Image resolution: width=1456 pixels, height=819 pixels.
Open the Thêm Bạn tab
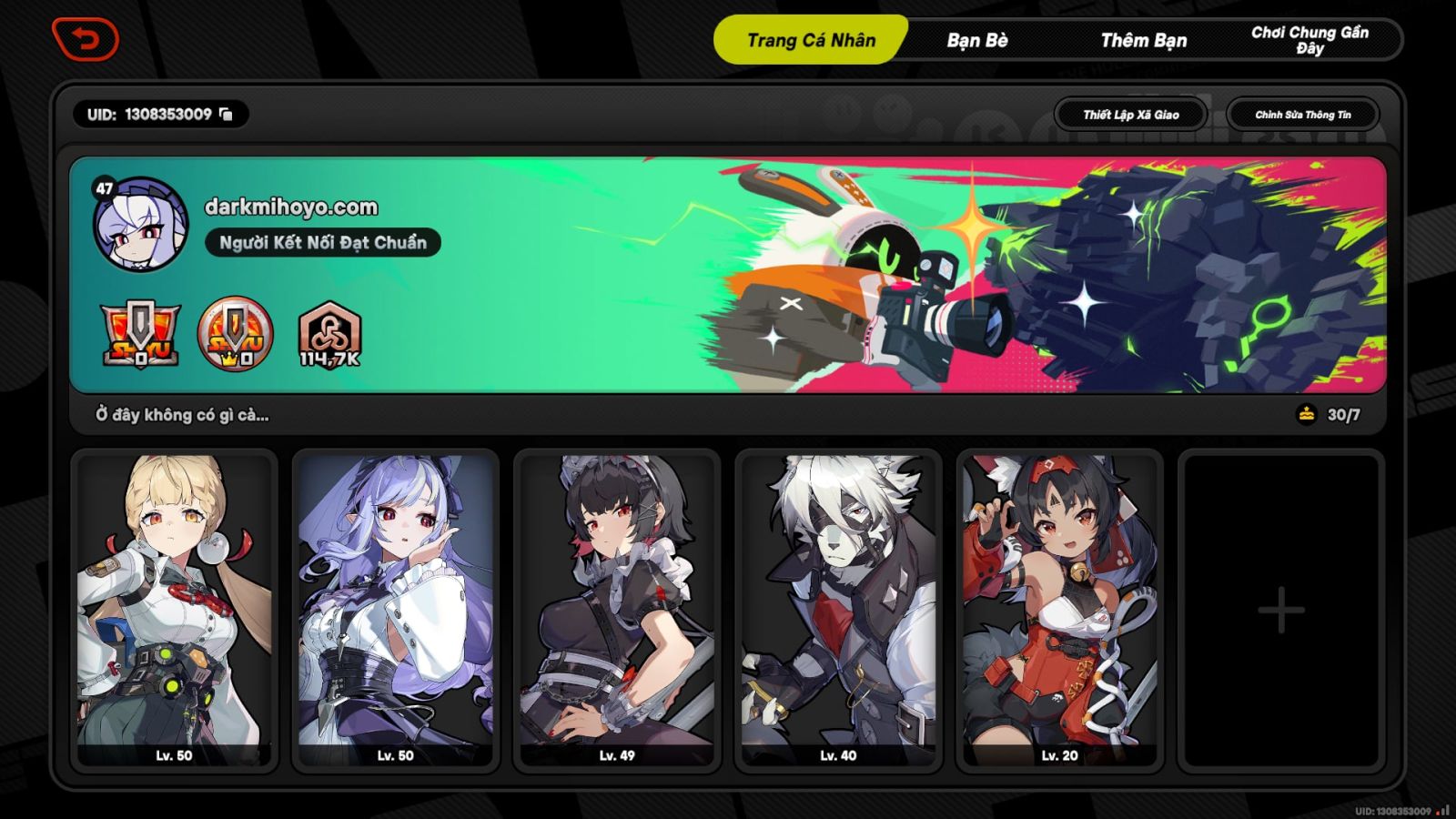point(1147,40)
